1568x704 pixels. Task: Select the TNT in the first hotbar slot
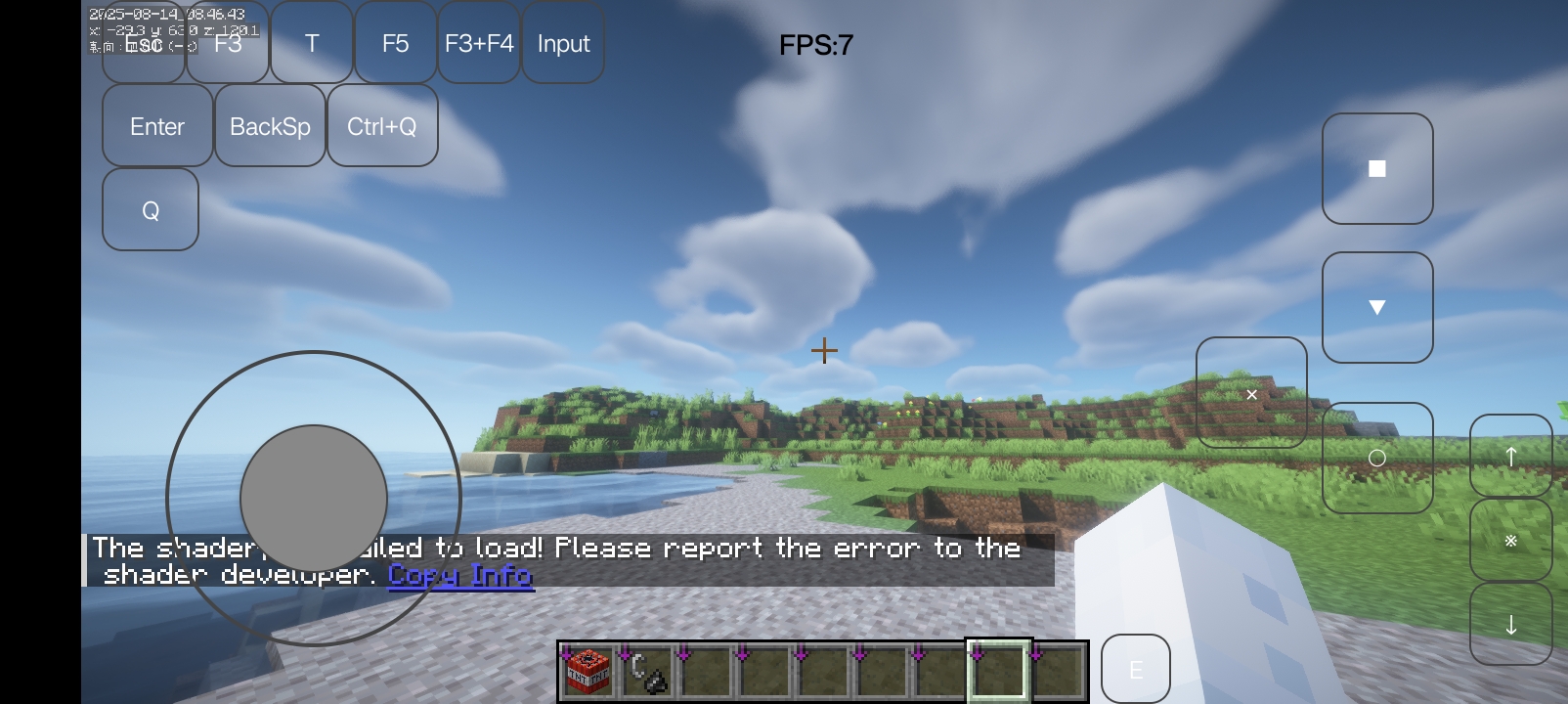coord(587,669)
